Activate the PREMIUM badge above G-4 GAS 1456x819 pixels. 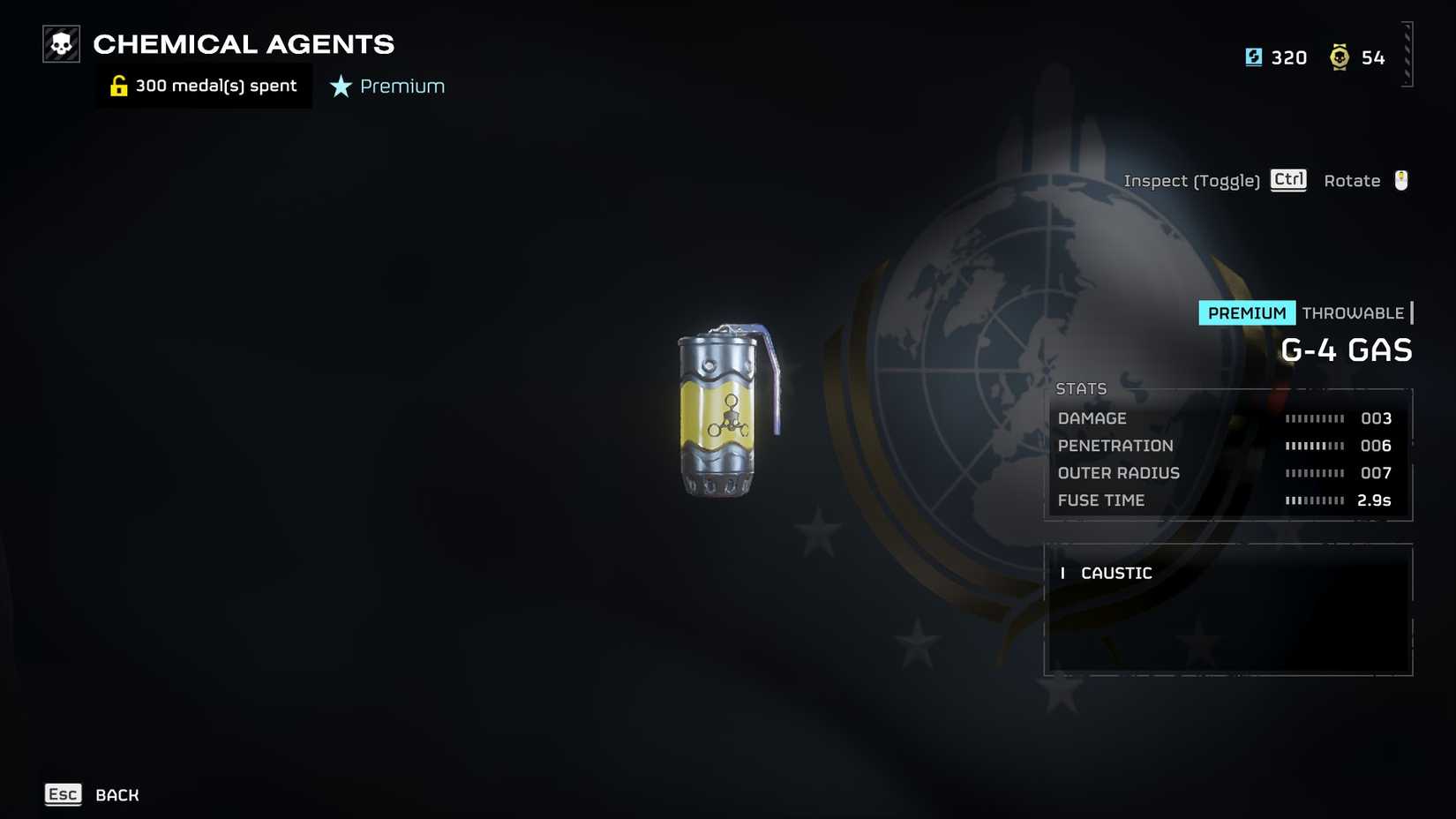pyautogui.click(x=1246, y=312)
